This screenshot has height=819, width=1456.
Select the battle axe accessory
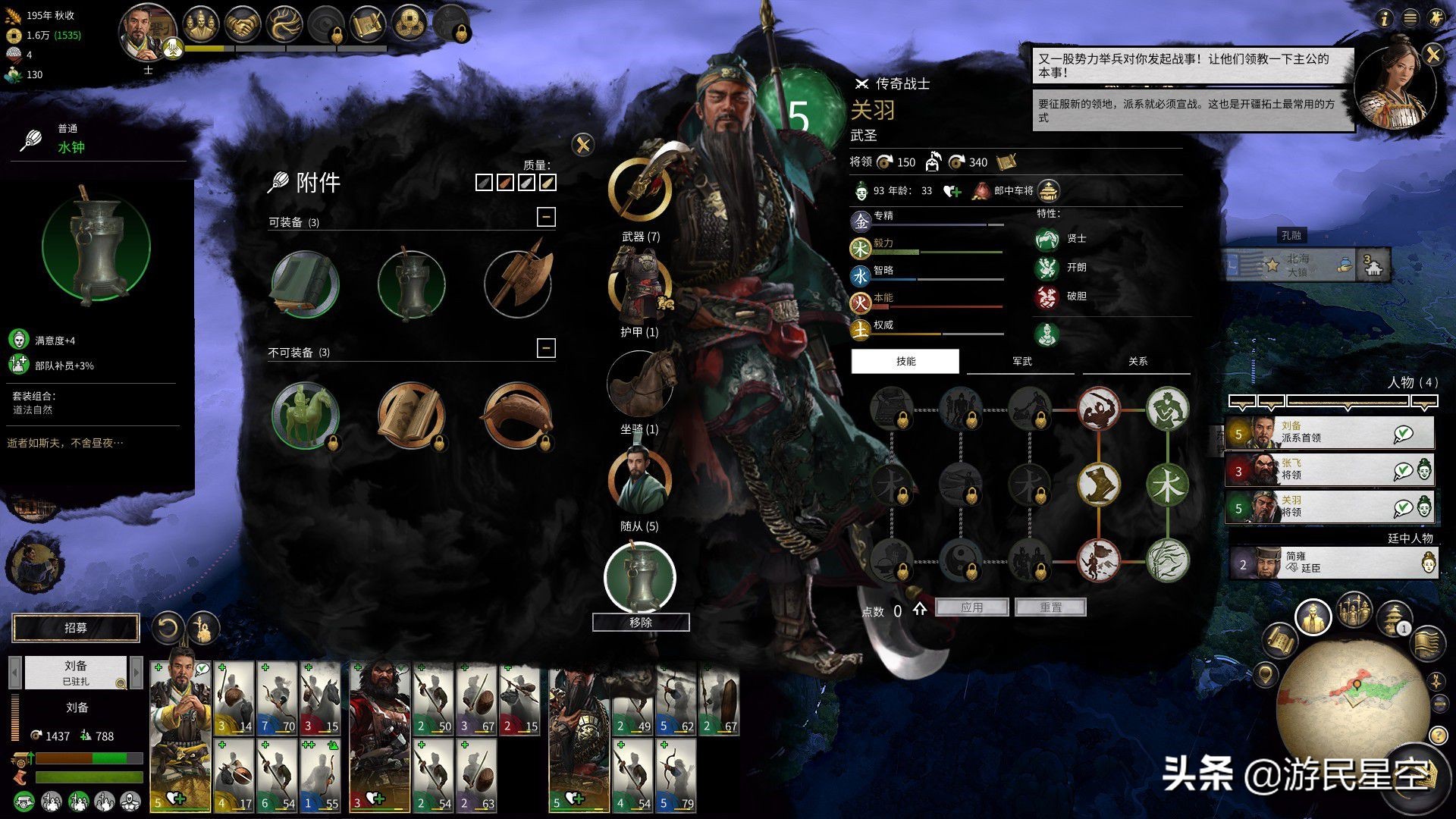pyautogui.click(x=518, y=283)
